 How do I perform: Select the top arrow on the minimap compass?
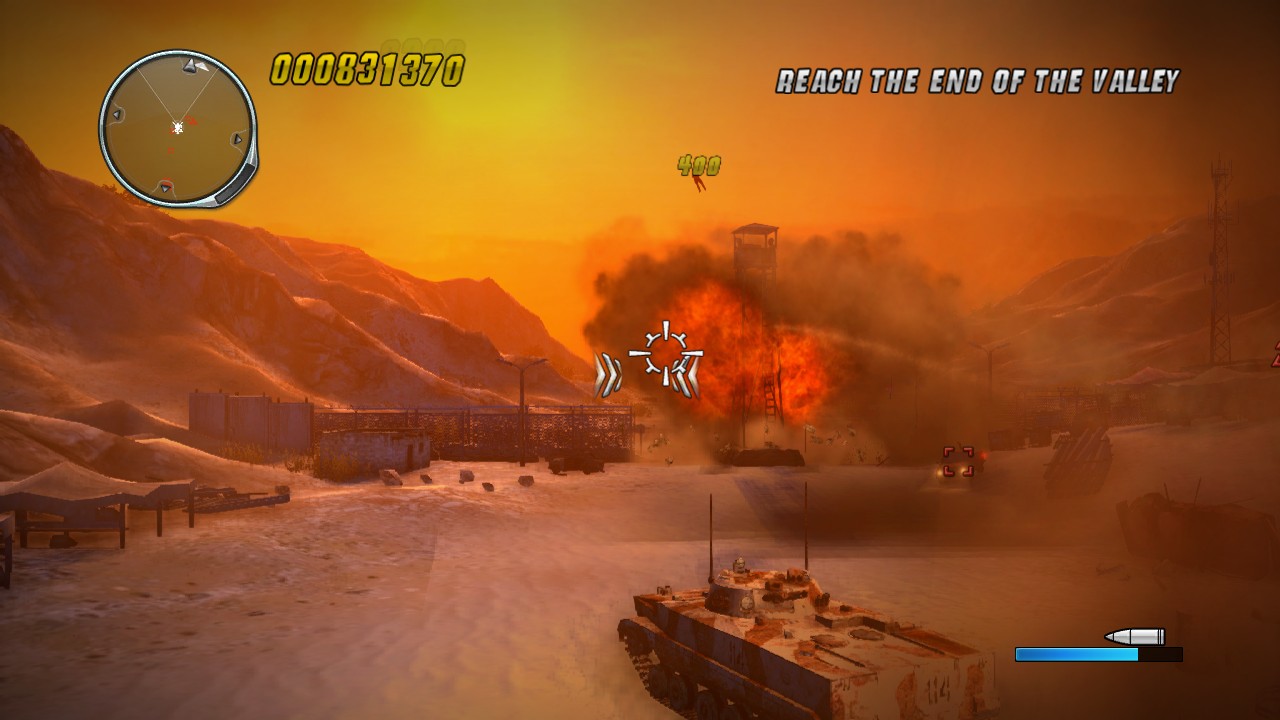[x=189, y=66]
